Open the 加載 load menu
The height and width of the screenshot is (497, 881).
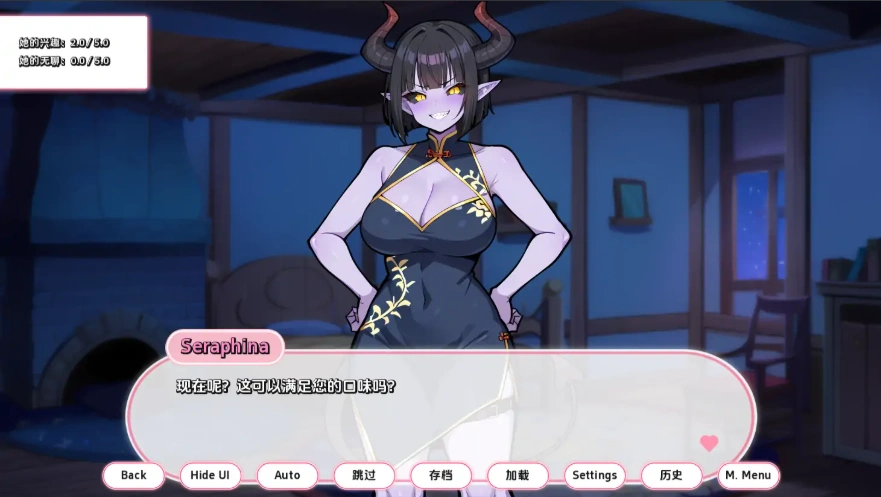(x=518, y=475)
